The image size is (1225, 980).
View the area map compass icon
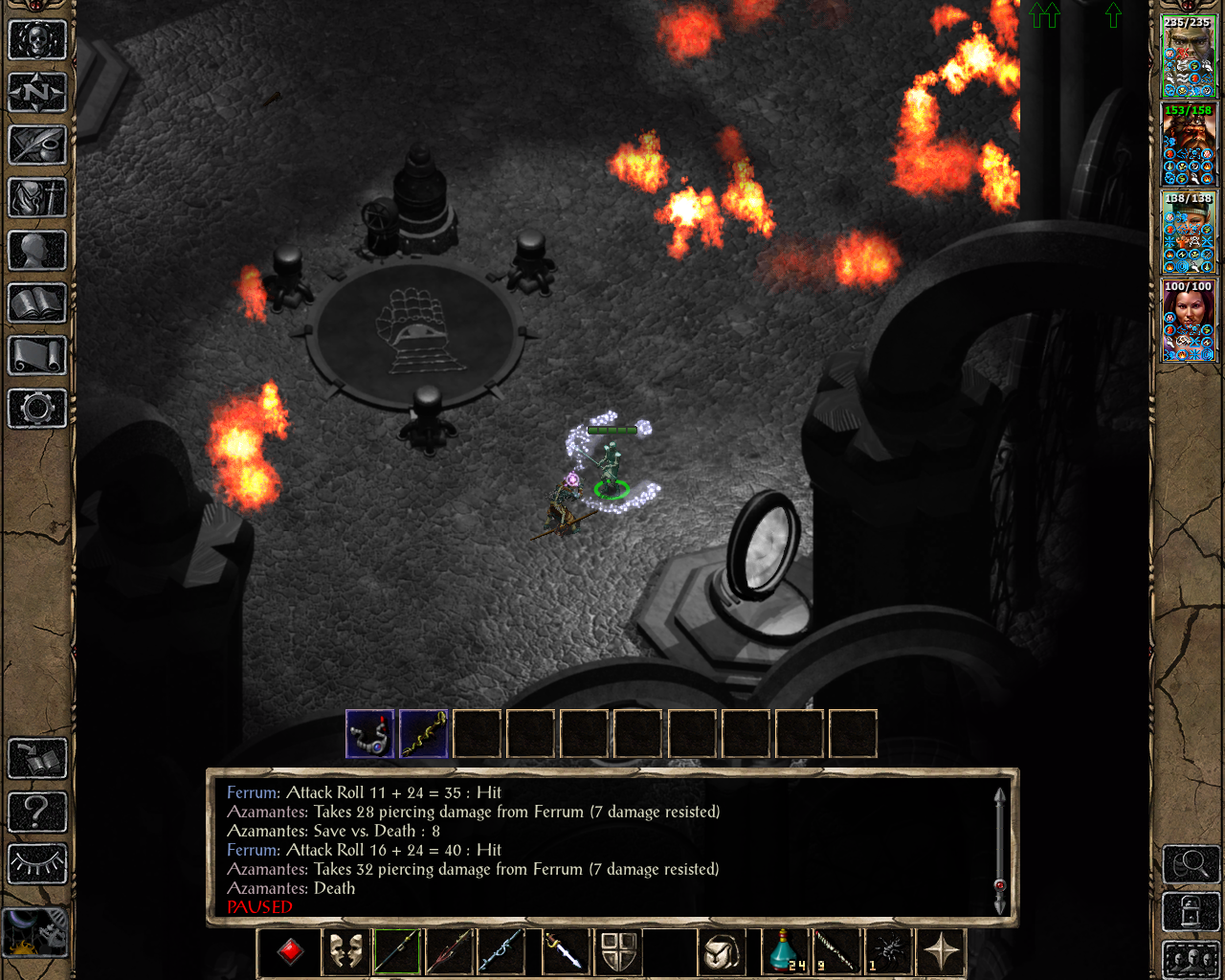36,93
